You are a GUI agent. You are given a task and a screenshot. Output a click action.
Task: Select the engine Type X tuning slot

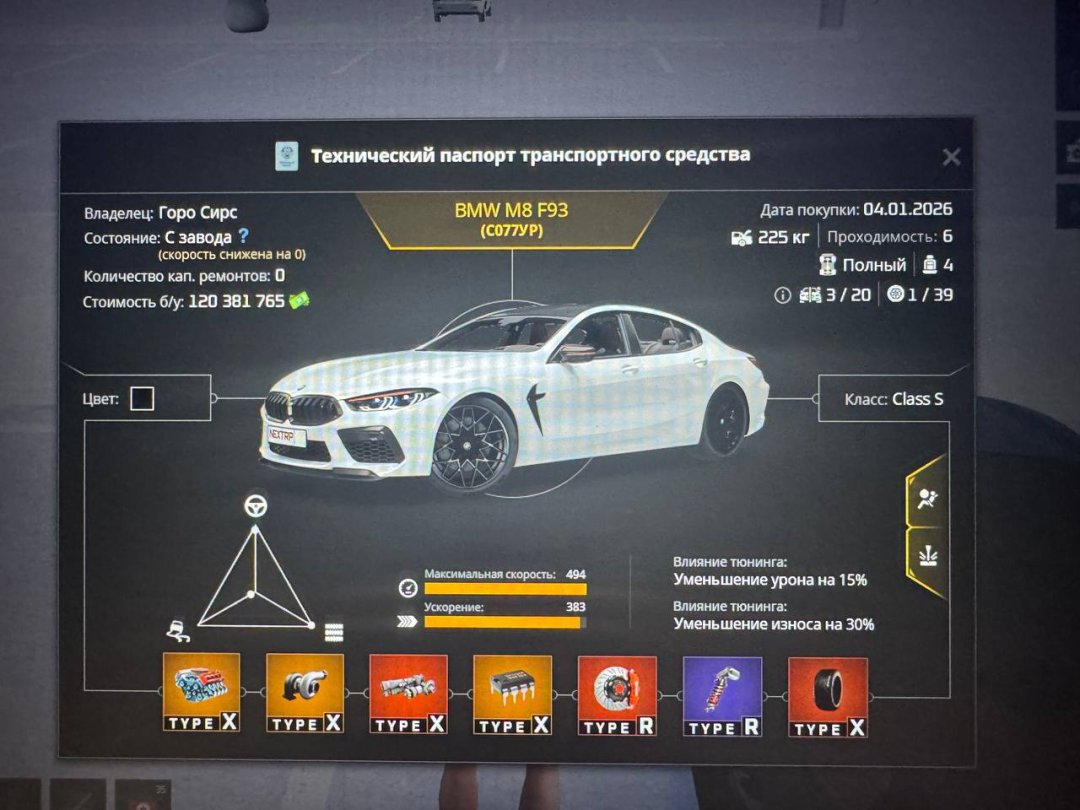point(202,693)
